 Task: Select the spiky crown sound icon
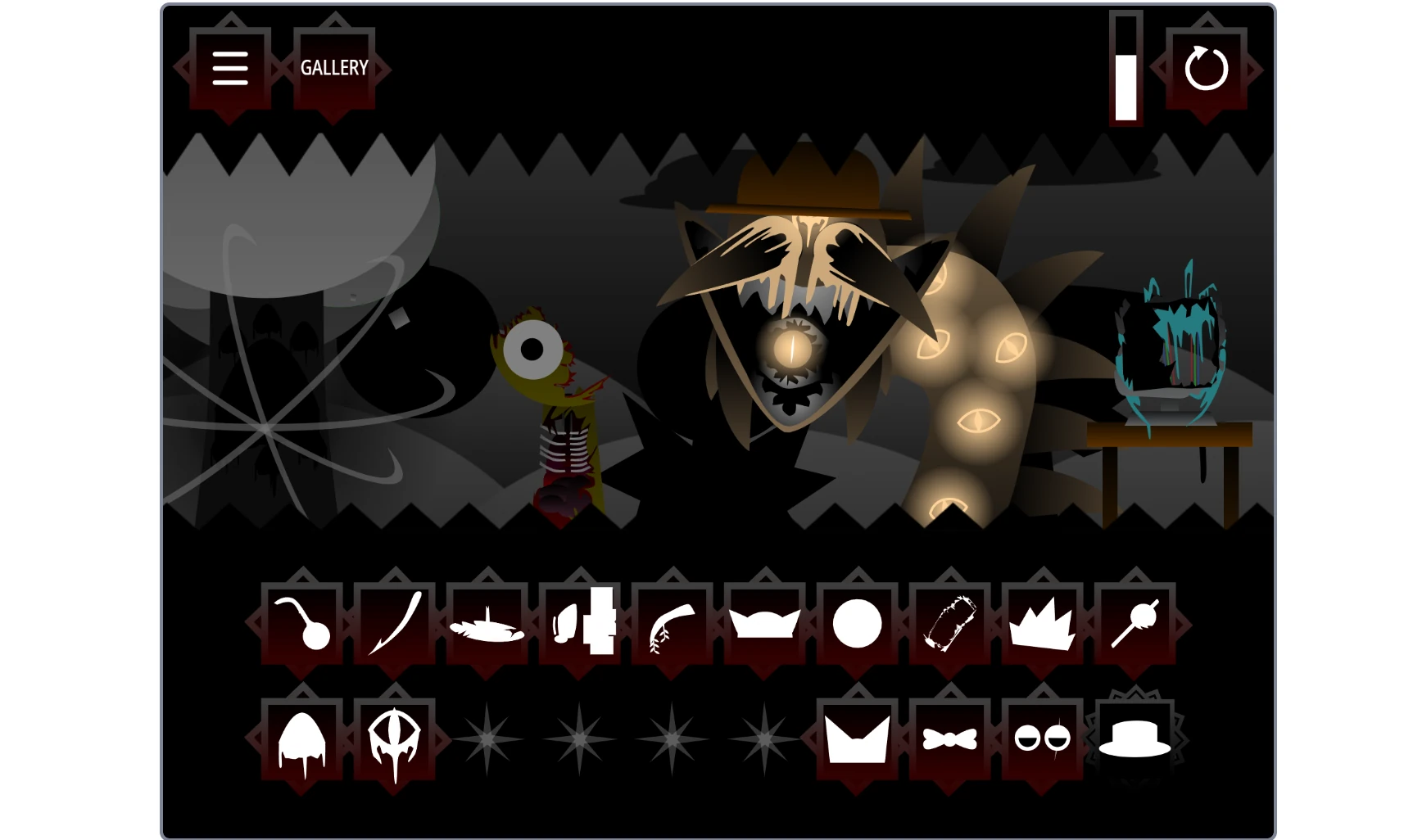pyautogui.click(x=1042, y=625)
